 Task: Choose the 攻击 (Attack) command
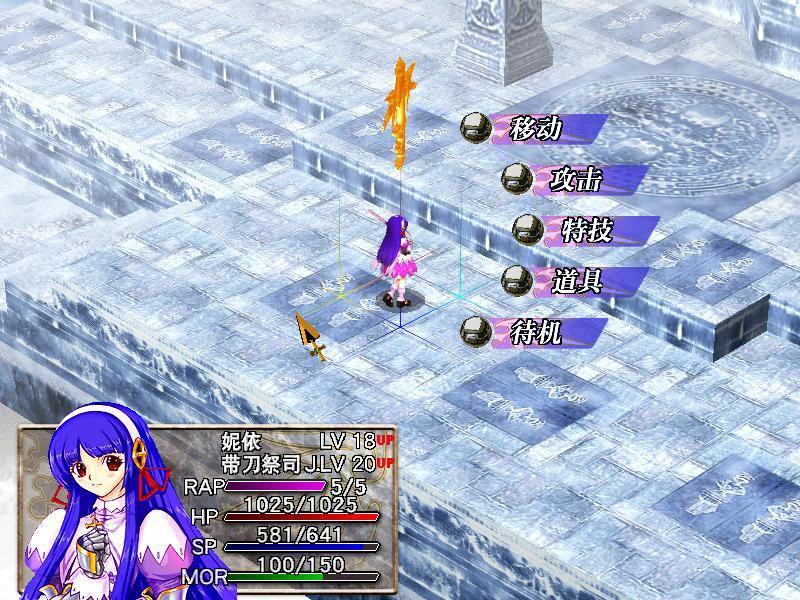[576, 179]
